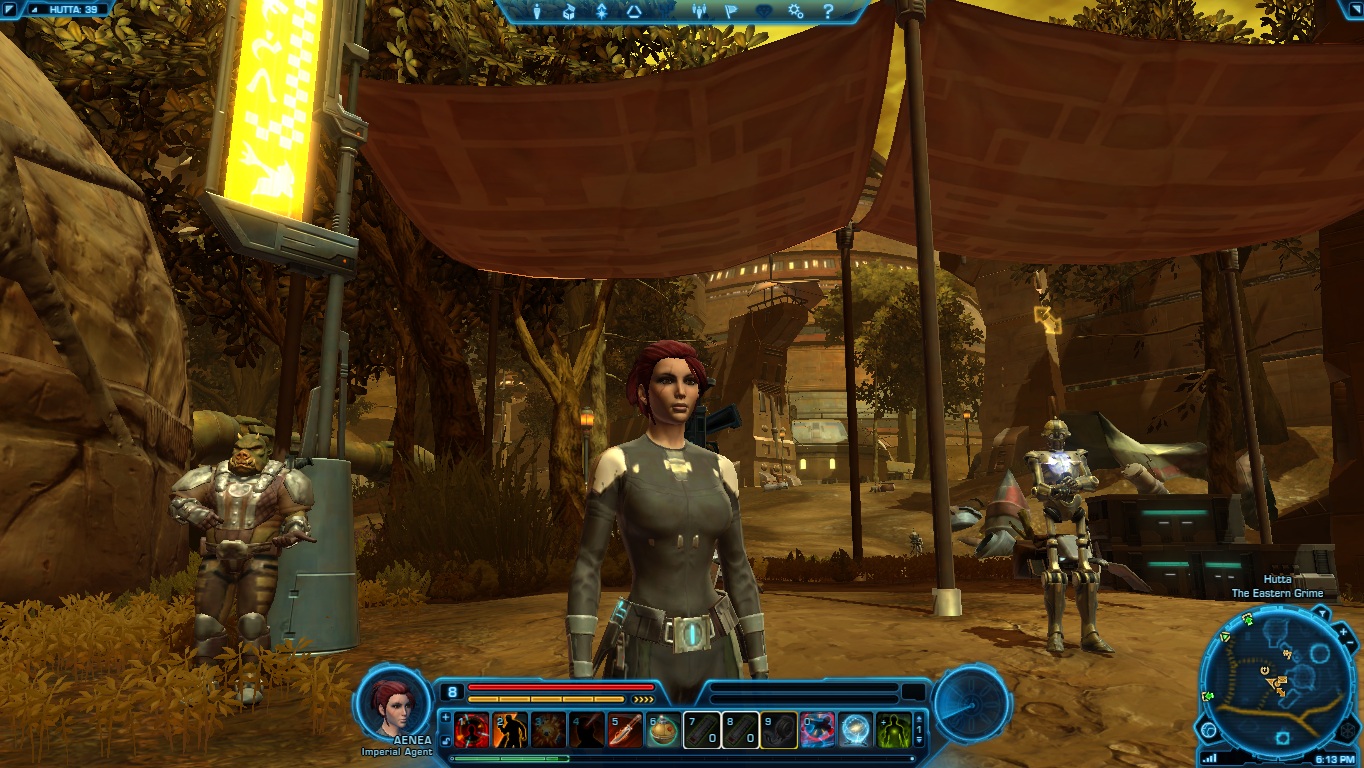1364x768 pixels.
Task: Open world map via globe button
Action: (x=1210, y=730)
